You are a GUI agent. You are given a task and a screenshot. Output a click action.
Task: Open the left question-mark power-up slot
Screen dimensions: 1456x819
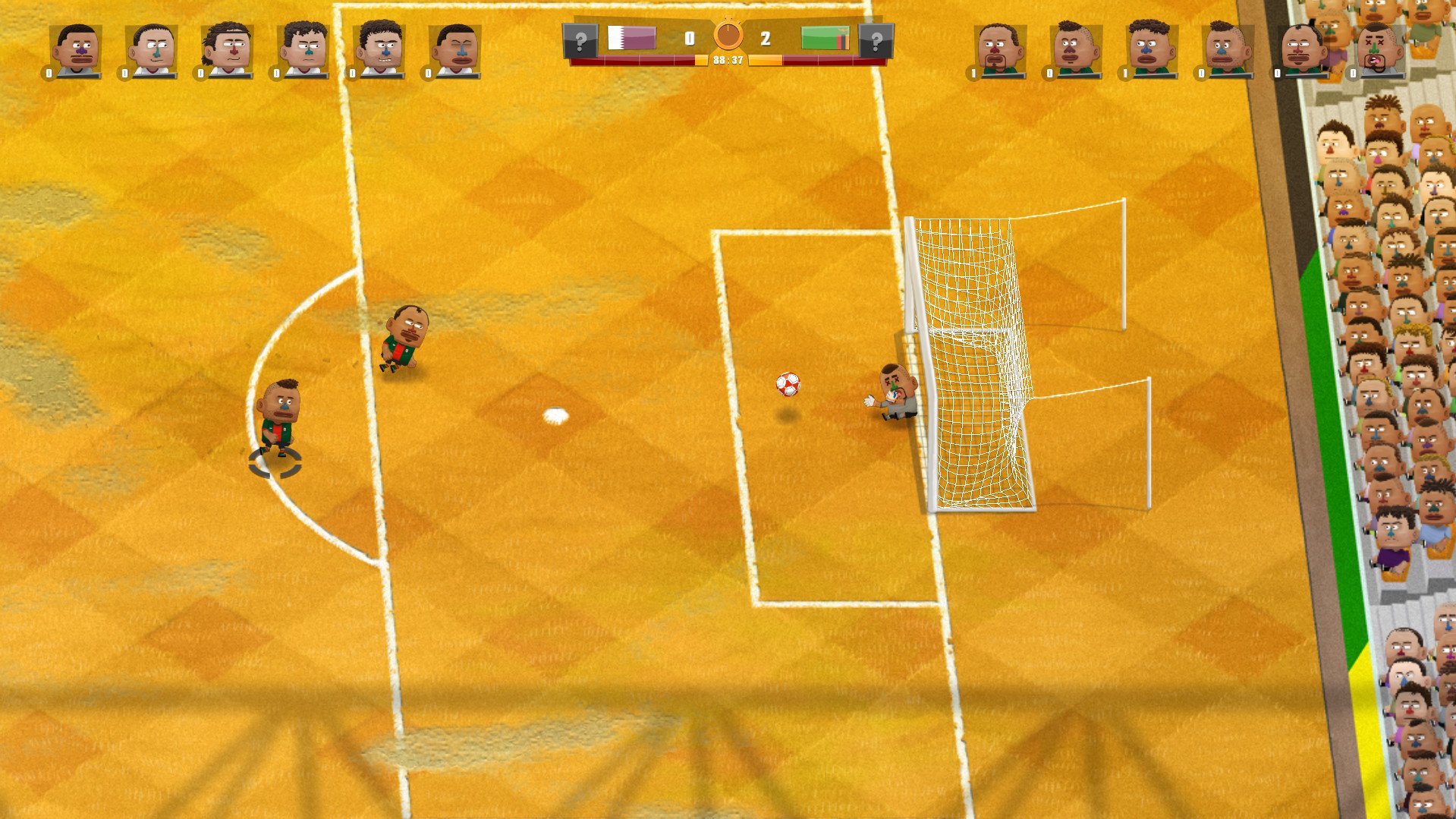(x=580, y=36)
